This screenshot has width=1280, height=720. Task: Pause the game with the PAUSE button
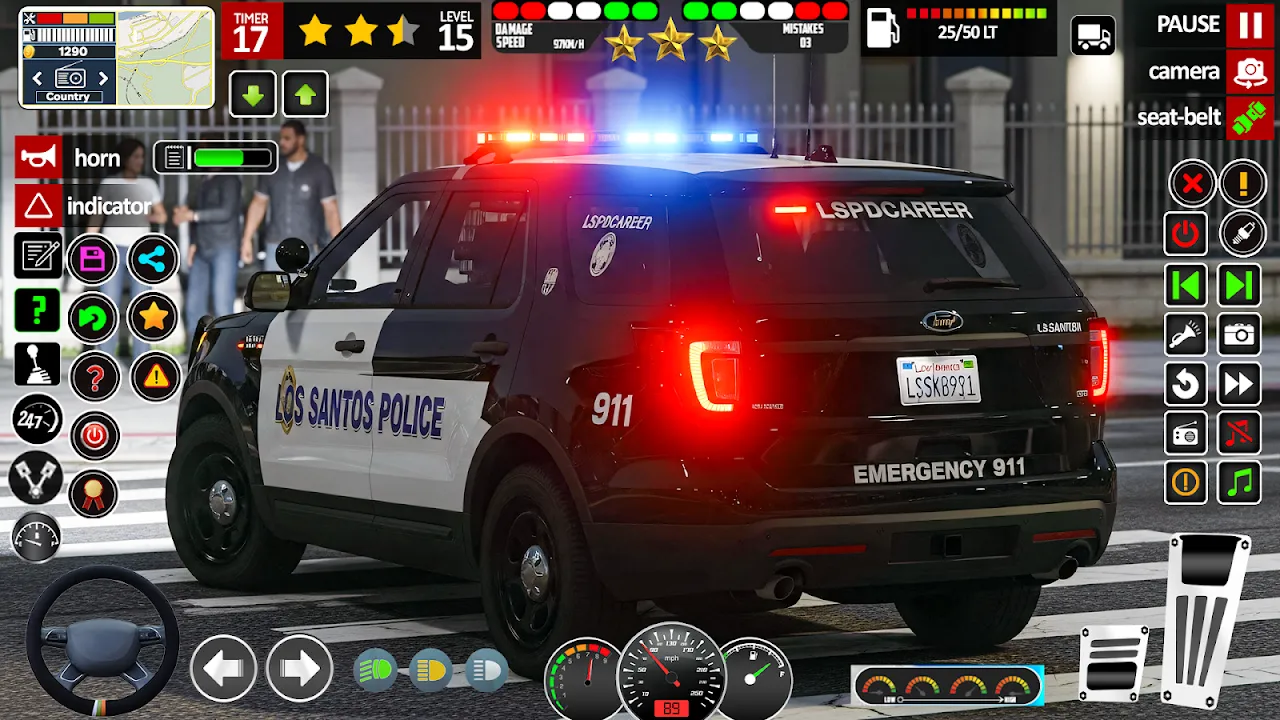(x=1250, y=25)
